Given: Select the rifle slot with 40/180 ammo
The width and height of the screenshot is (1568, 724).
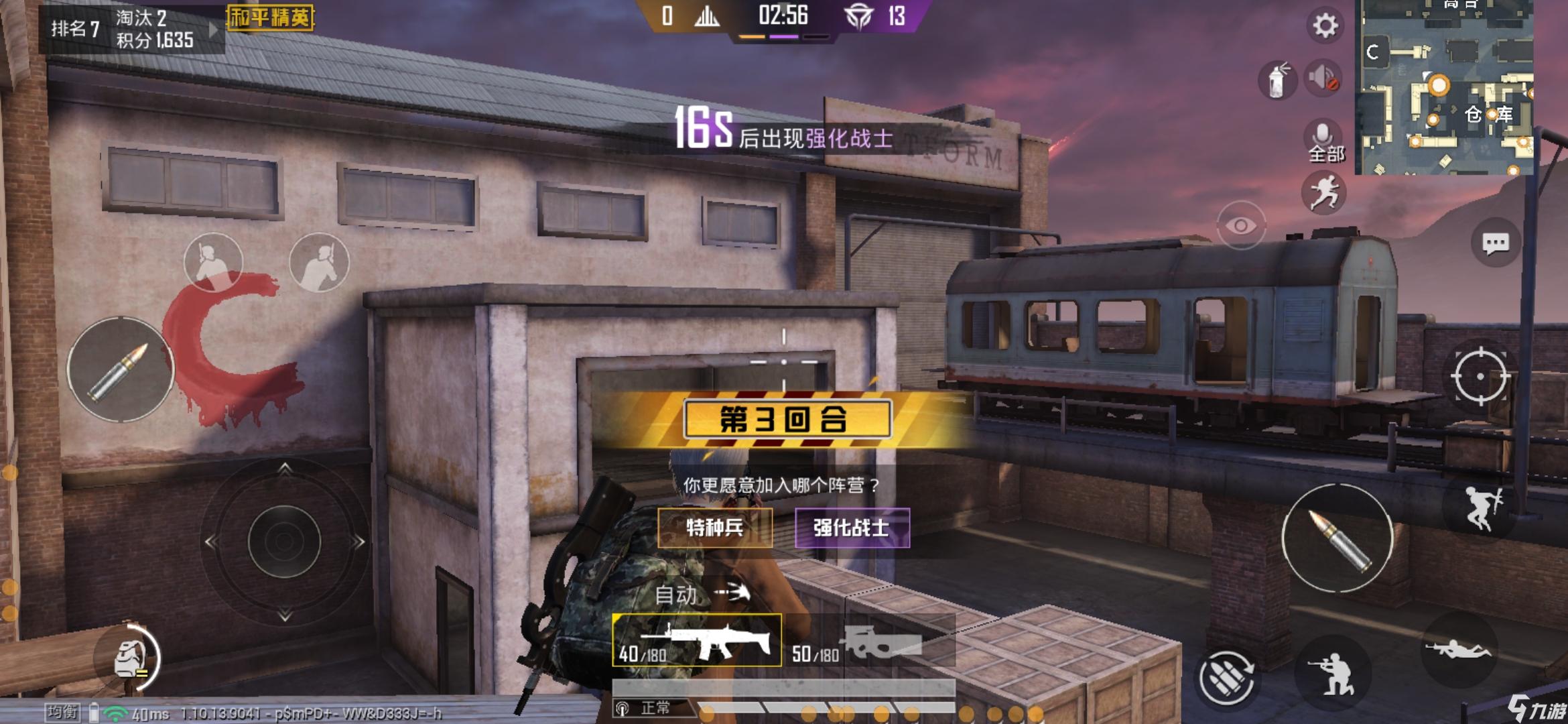Looking at the screenshot, I should coord(697,640).
